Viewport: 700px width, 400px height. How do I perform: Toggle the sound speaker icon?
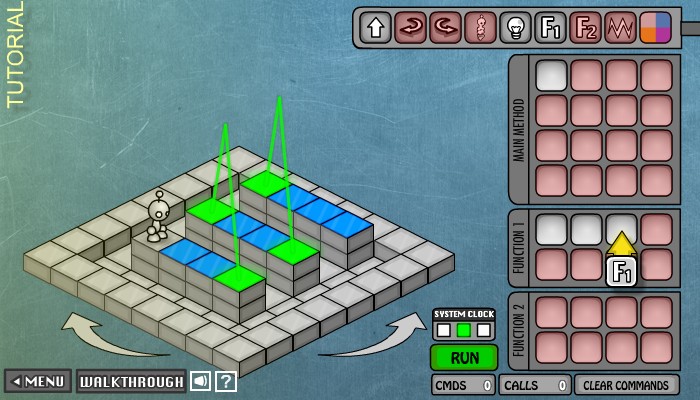[x=201, y=381]
